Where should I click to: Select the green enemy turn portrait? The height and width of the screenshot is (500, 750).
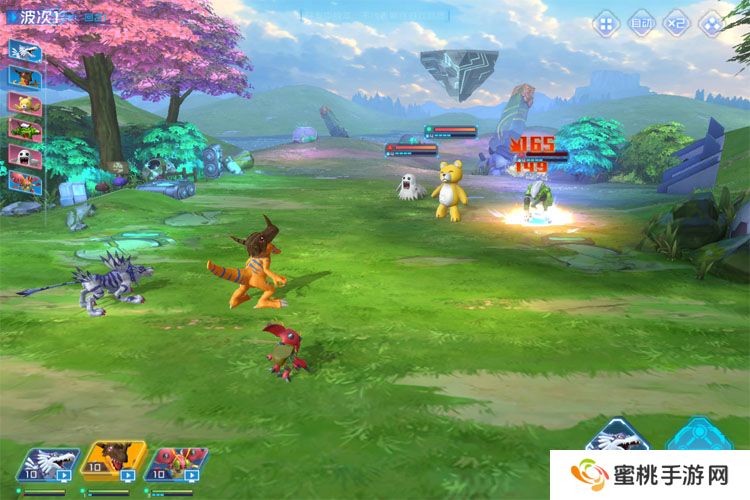coord(25,128)
